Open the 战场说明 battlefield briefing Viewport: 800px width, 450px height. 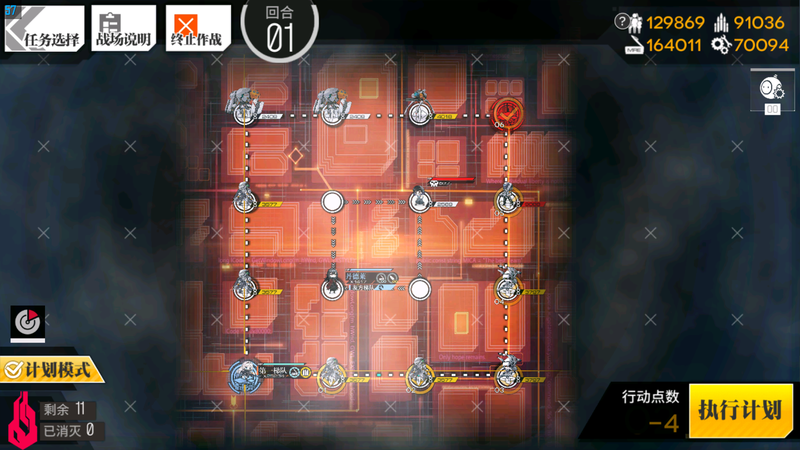123,29
